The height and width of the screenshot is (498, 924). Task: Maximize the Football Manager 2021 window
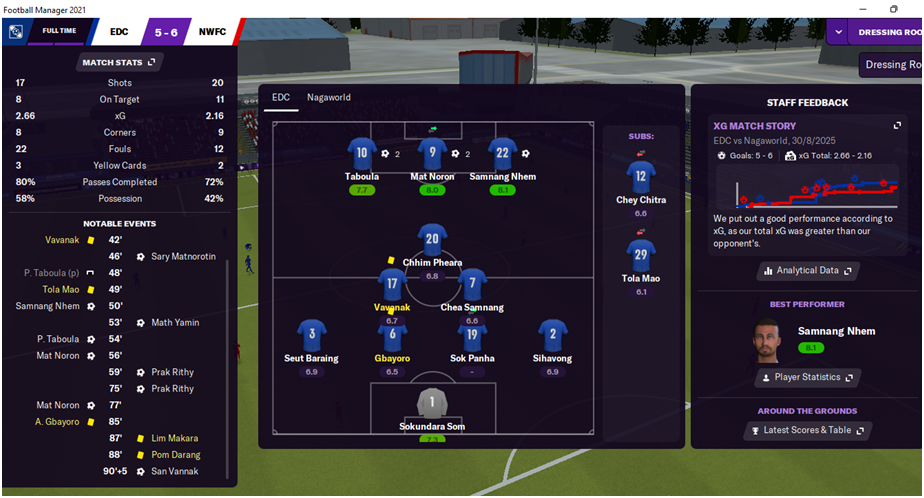[x=893, y=9]
